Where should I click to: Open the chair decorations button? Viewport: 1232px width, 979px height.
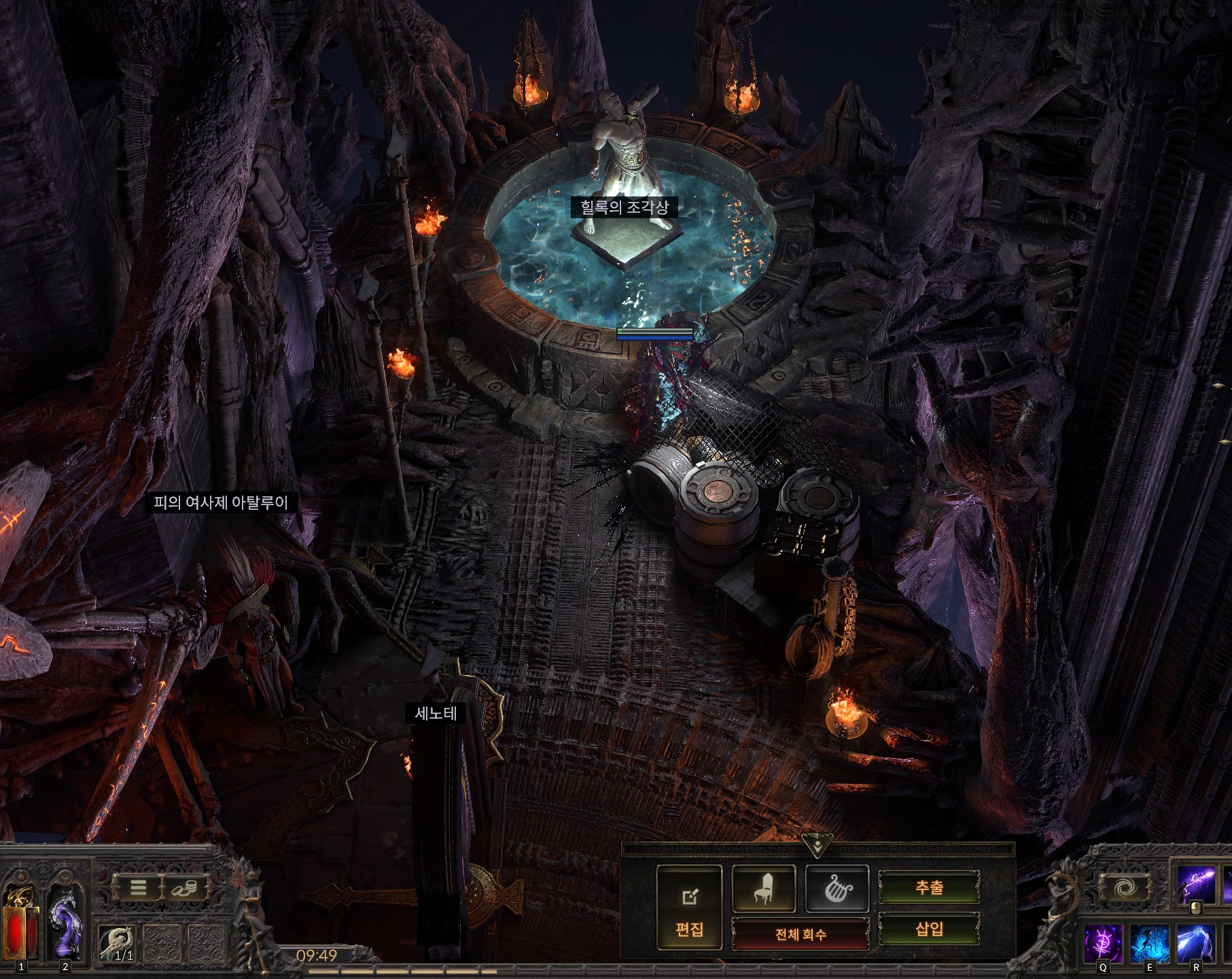[764, 888]
